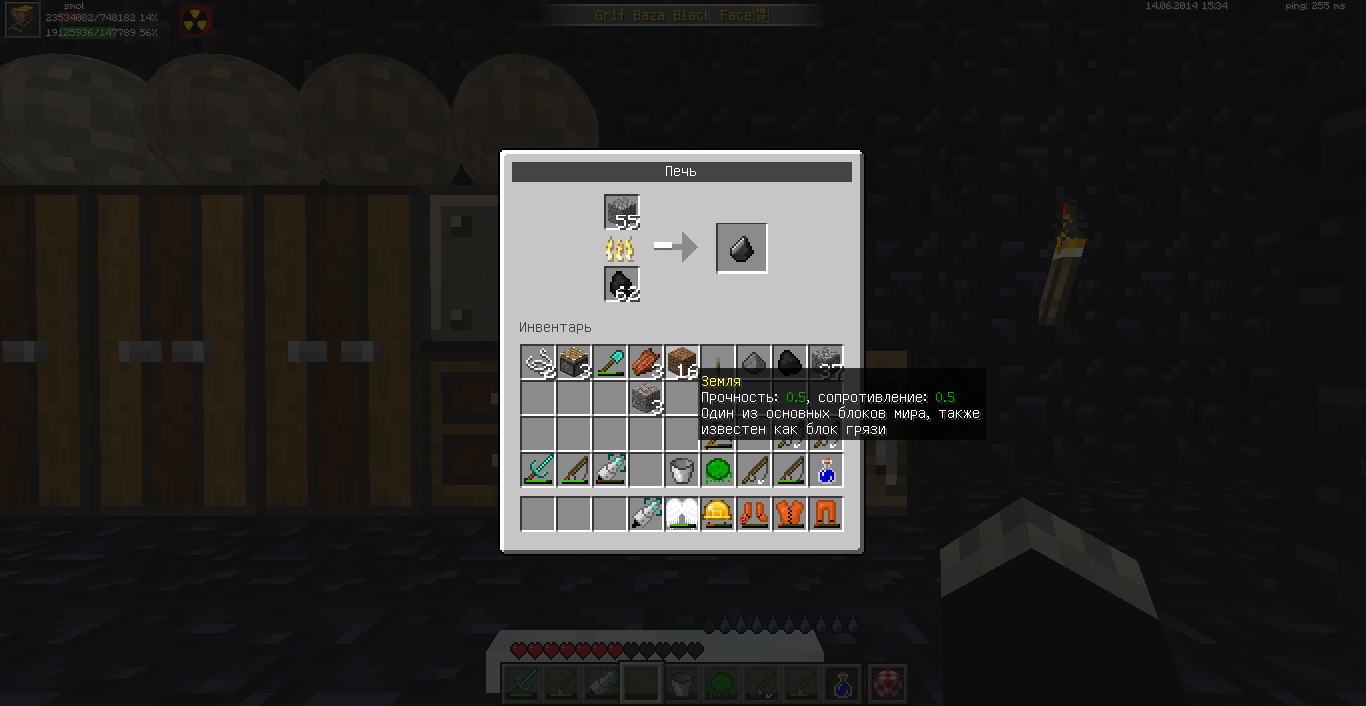
Task: Click the furnace fuel slot with 62 coal
Action: coord(621,284)
